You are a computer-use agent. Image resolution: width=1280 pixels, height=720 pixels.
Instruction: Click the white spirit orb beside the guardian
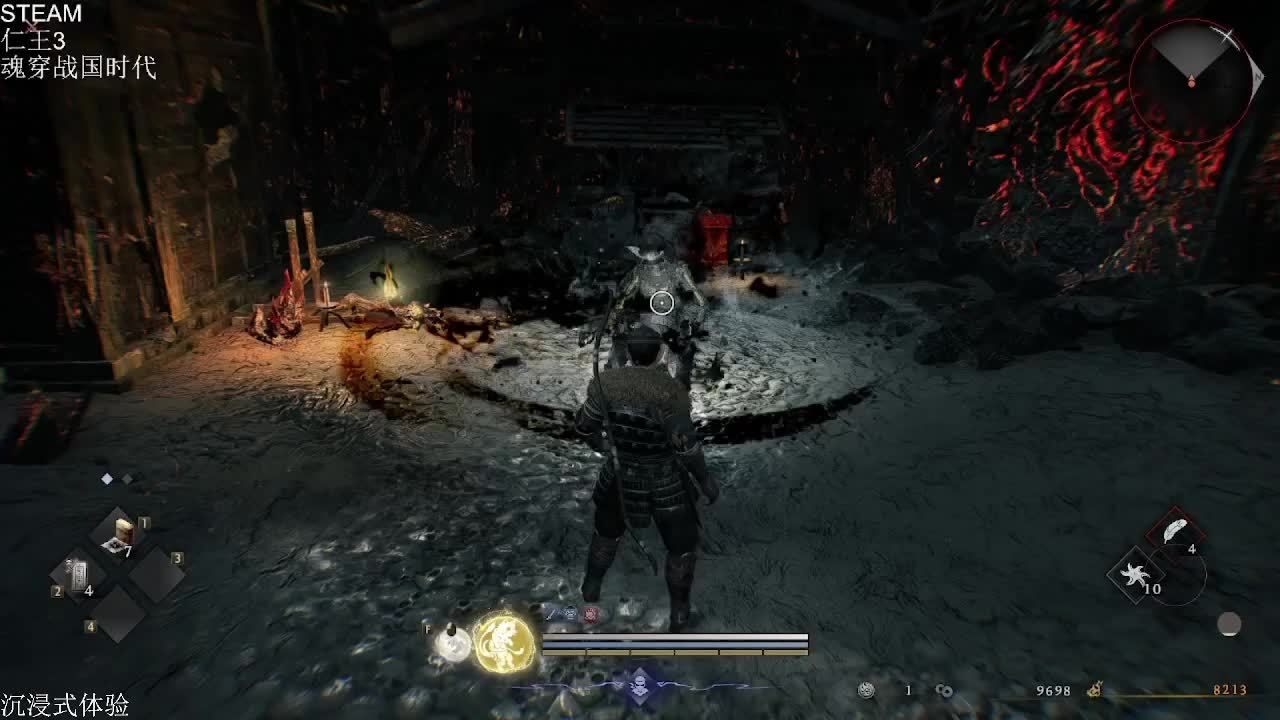click(454, 644)
